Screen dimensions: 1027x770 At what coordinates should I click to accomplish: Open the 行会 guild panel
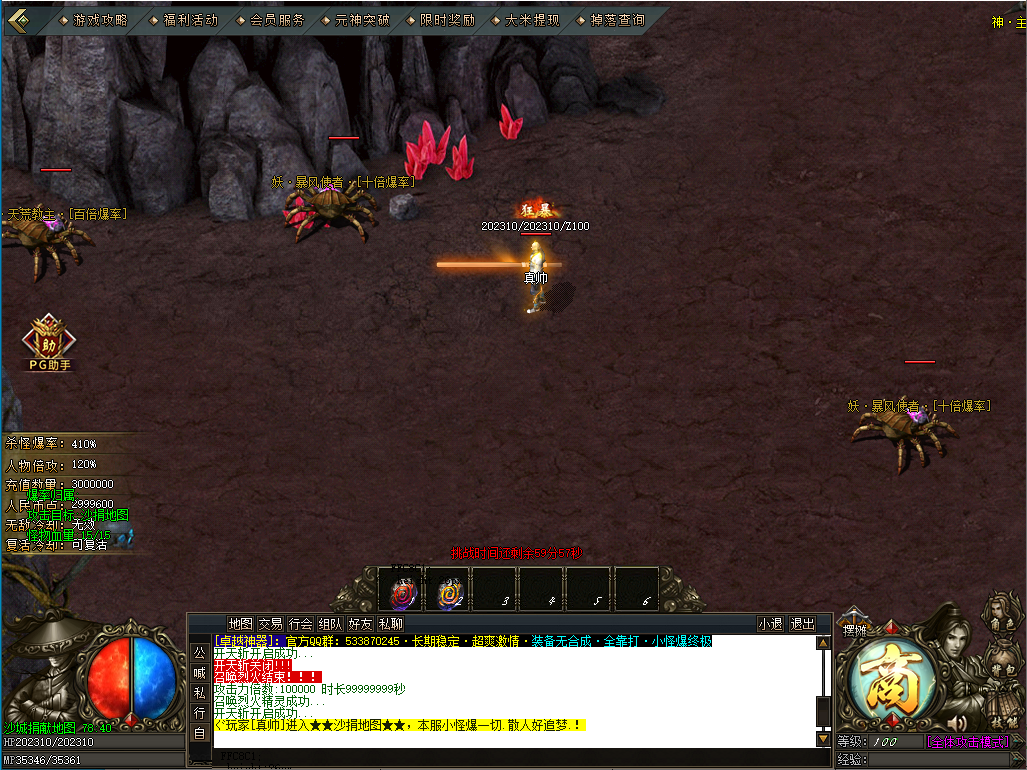tap(300, 624)
